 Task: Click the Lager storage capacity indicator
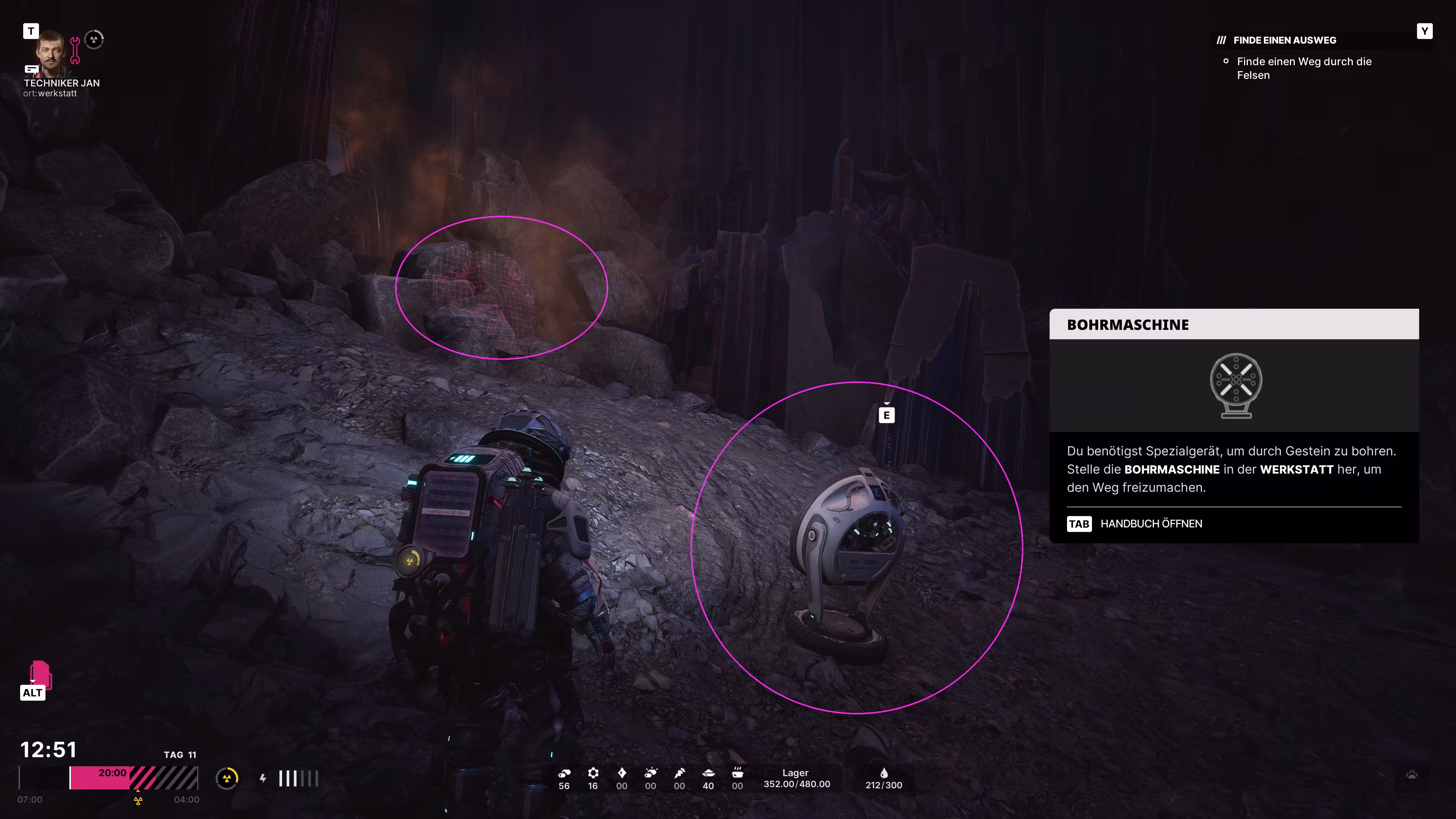click(x=796, y=778)
